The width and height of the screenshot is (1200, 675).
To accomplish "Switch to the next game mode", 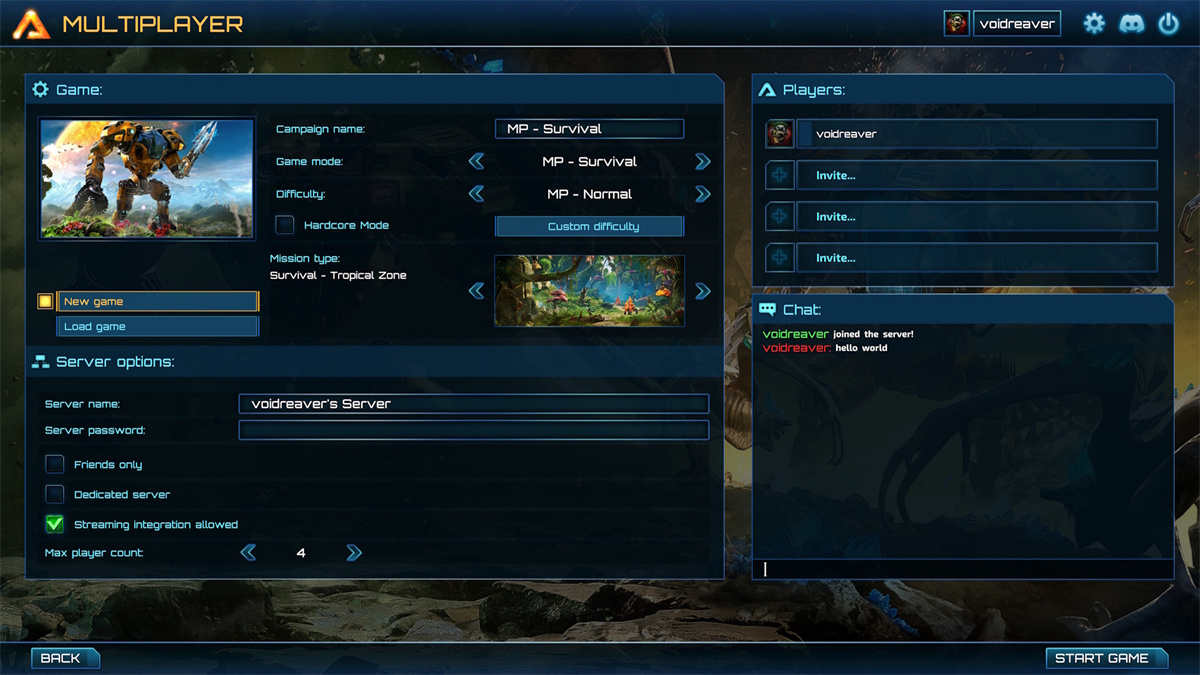I will click(x=702, y=161).
